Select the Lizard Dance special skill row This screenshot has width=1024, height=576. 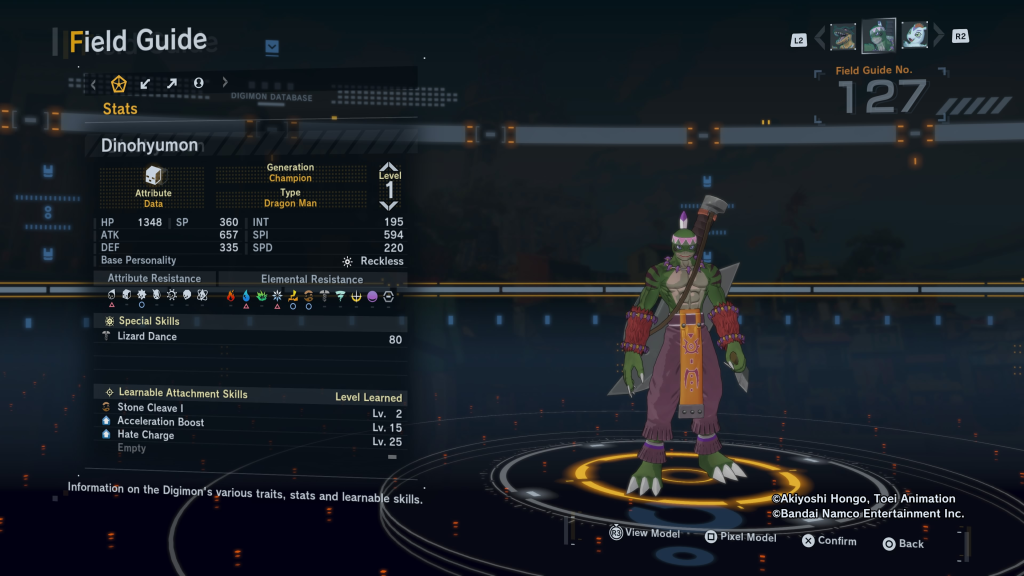coord(250,337)
